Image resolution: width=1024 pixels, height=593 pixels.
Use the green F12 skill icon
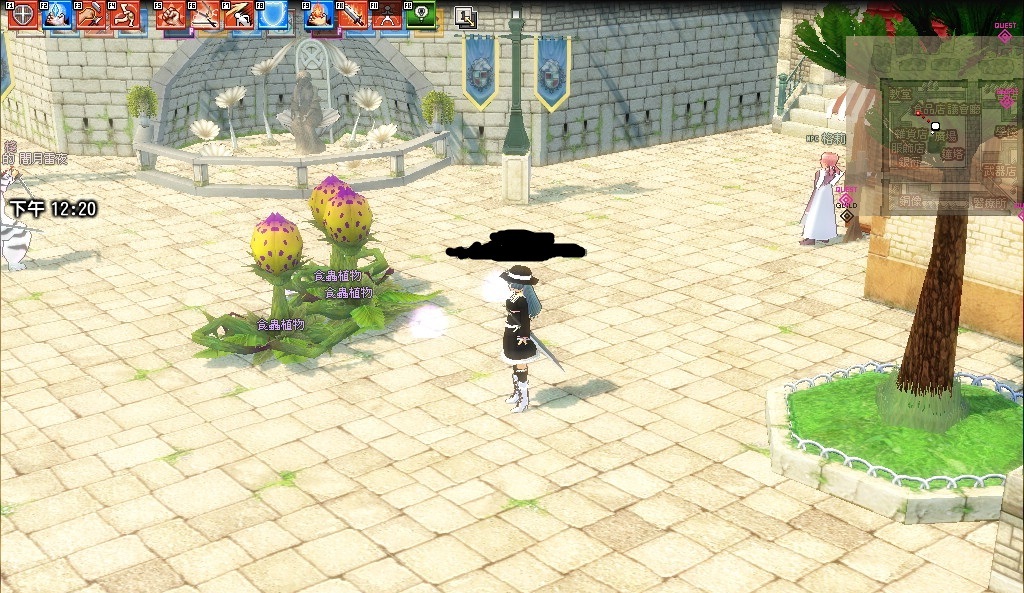pos(421,16)
